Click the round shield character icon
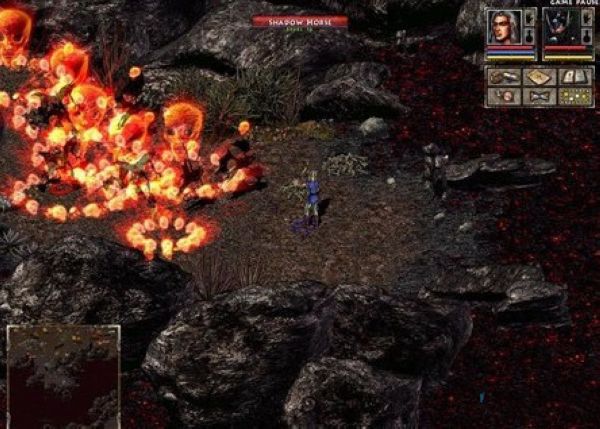 pos(503,97)
